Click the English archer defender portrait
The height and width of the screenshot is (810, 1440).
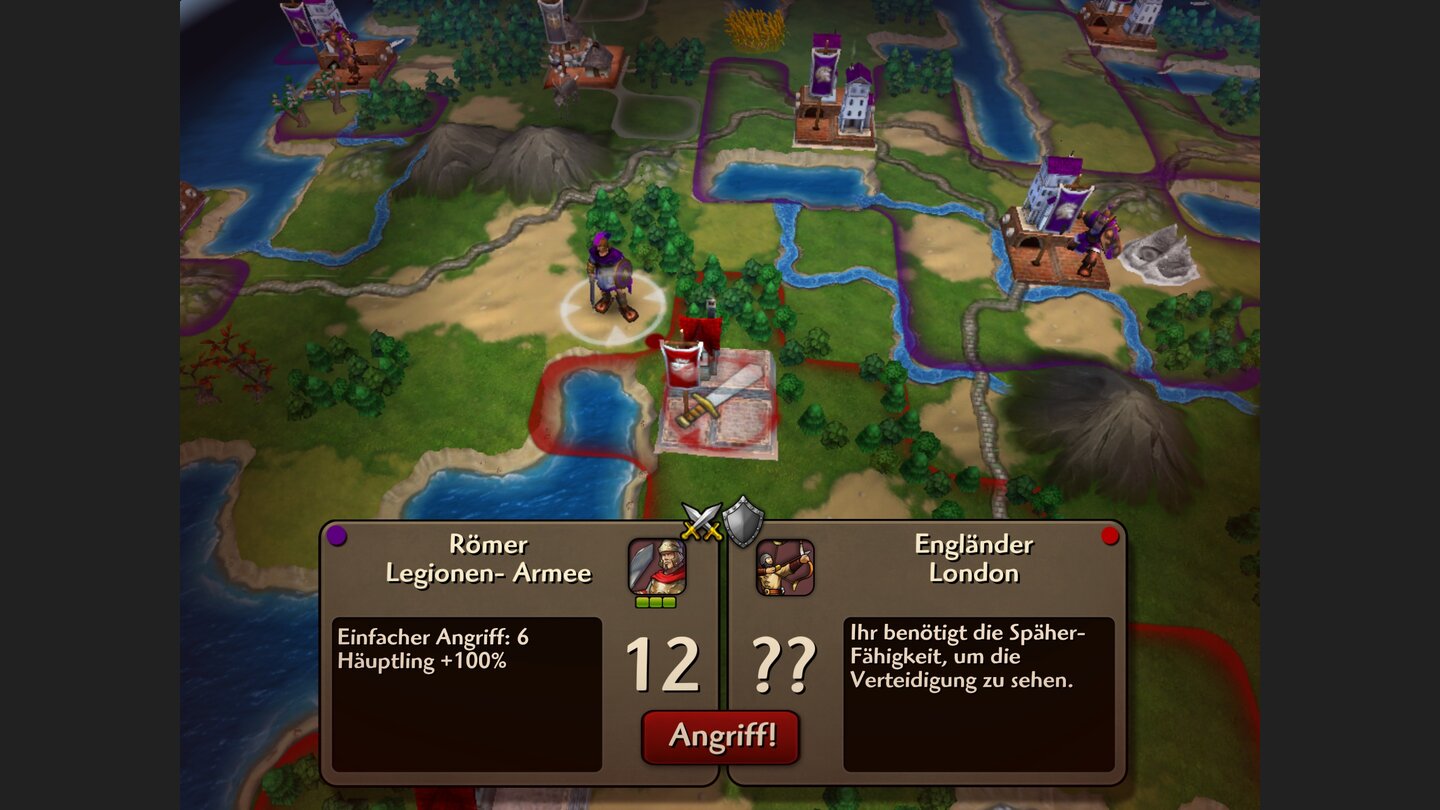pyautogui.click(x=785, y=566)
